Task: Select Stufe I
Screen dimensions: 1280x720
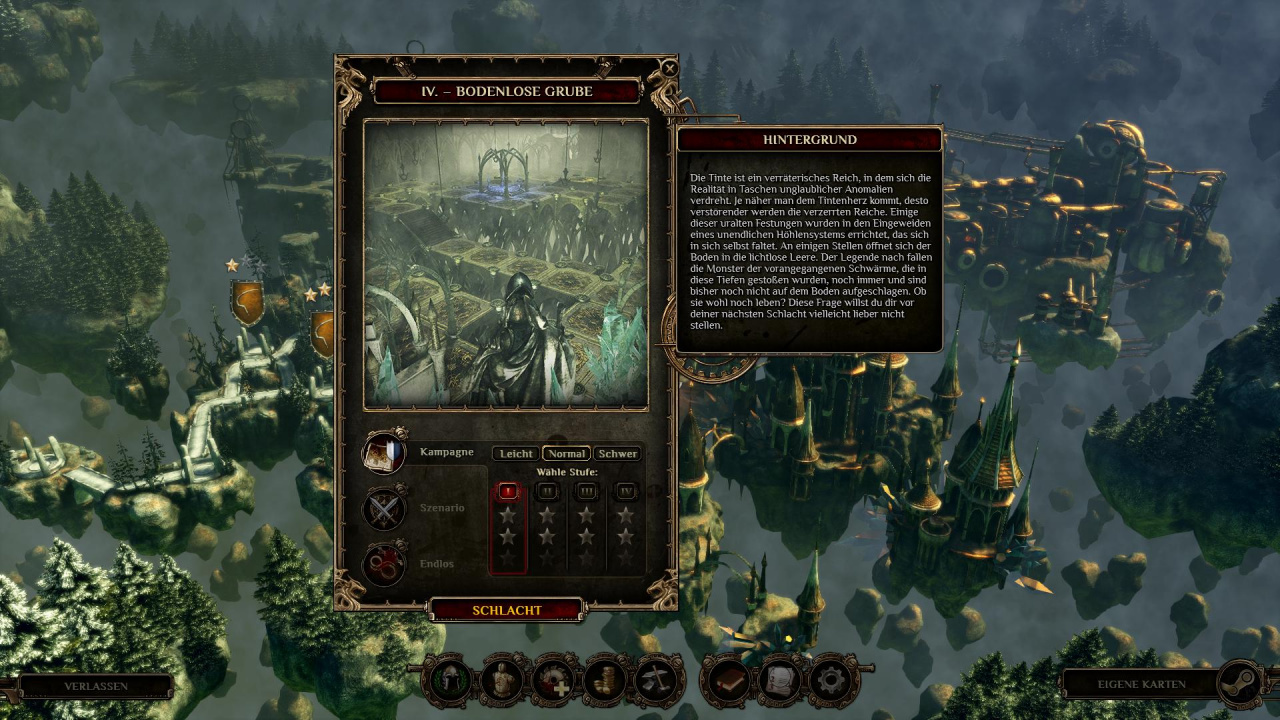Action: click(508, 491)
